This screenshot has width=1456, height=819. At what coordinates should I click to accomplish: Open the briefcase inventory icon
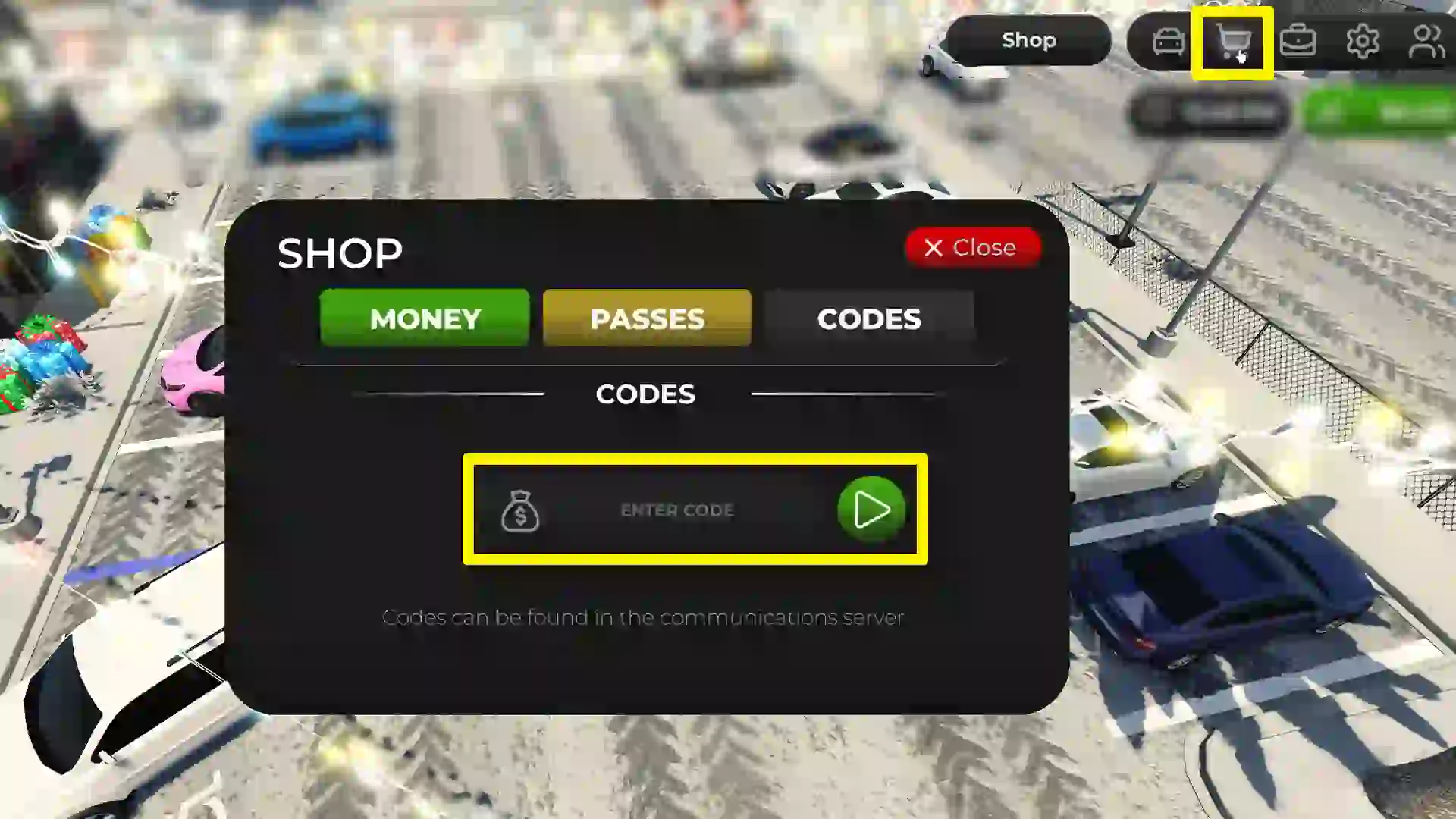pos(1298,41)
